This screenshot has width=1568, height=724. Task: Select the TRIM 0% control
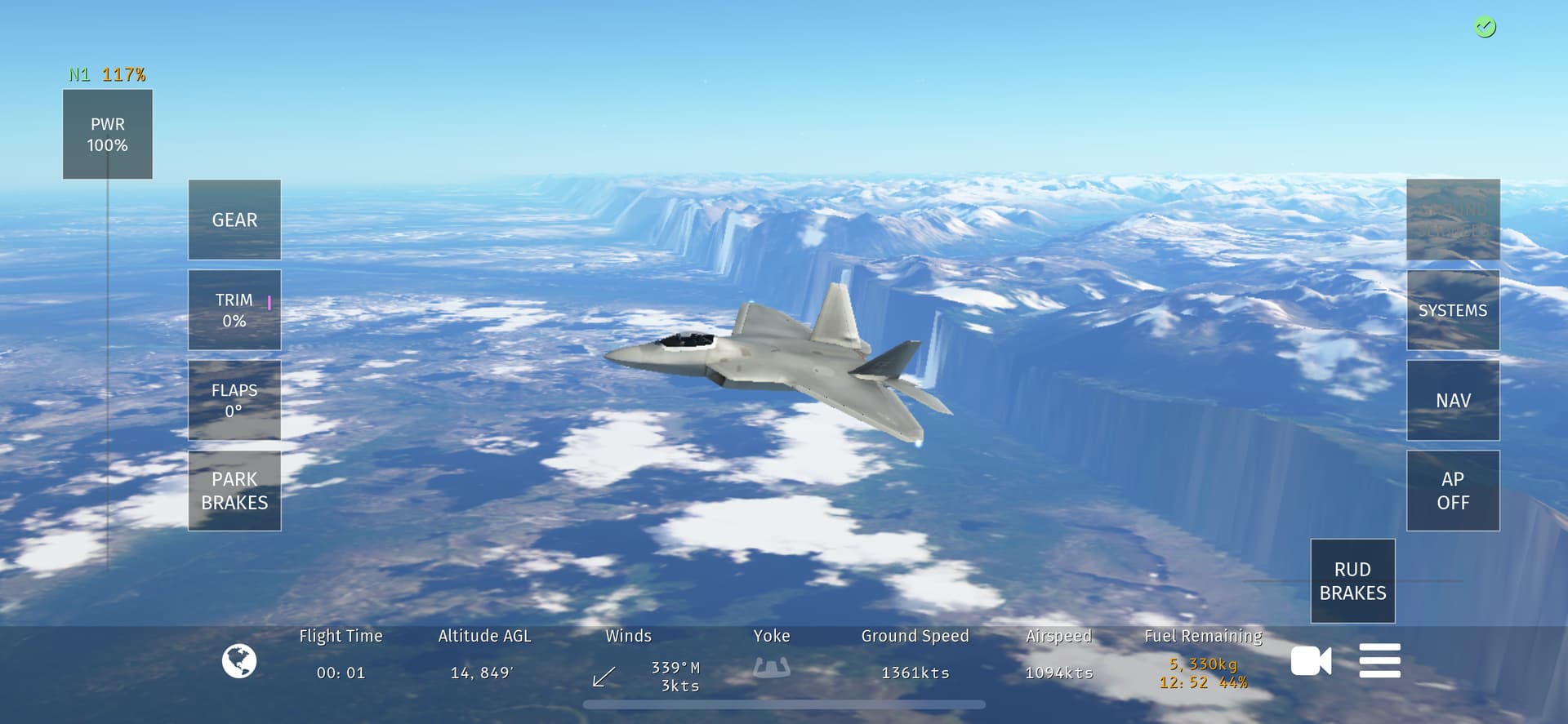(x=234, y=310)
